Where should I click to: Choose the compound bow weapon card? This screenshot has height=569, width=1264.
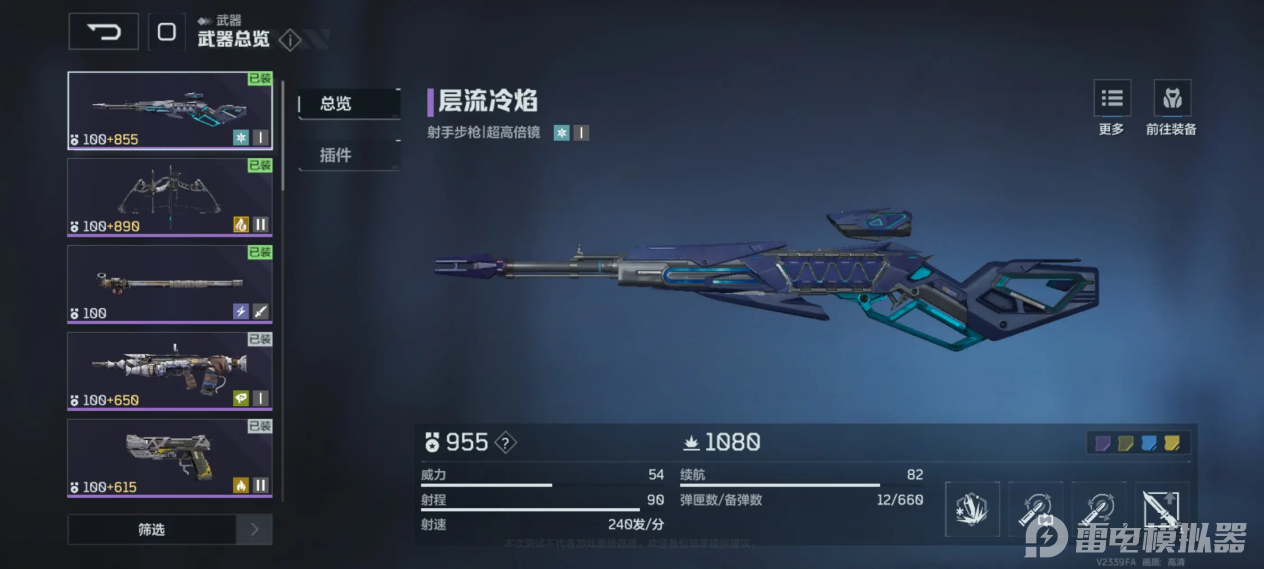point(170,197)
